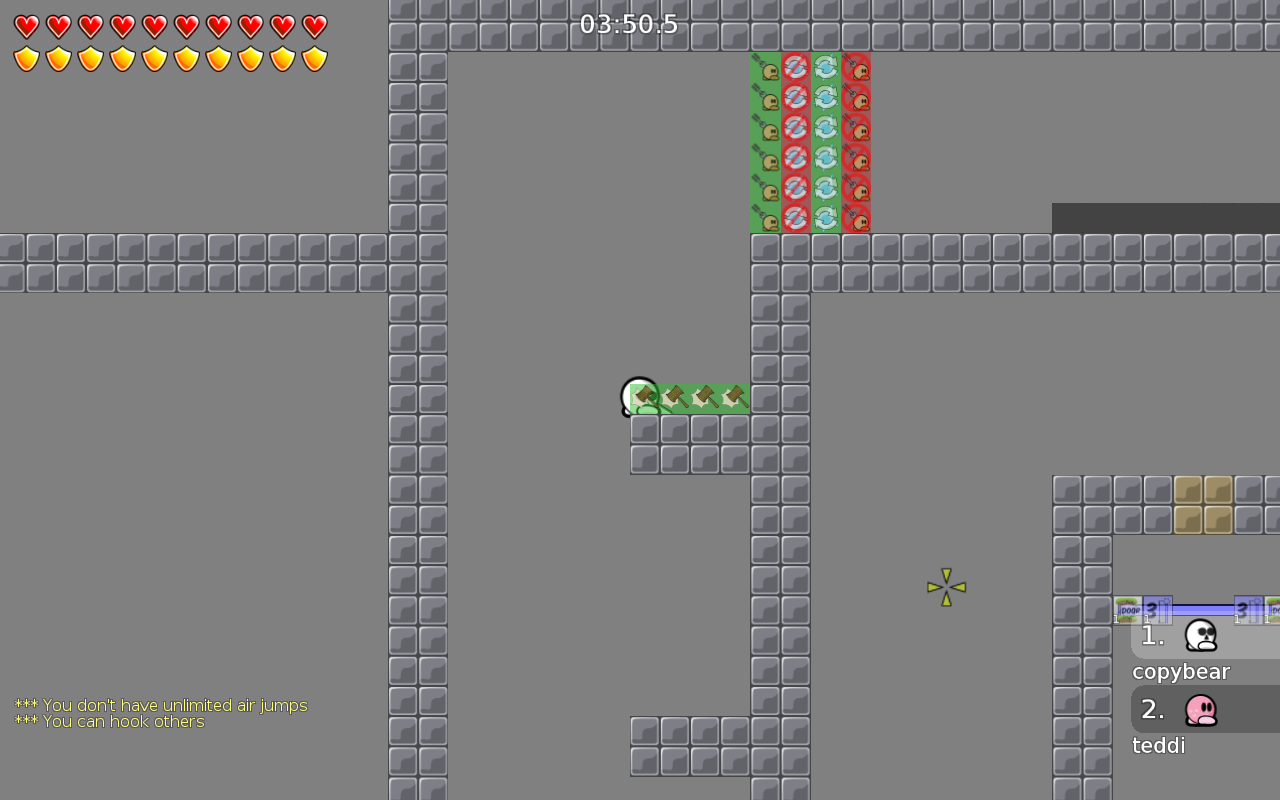
Task: Click the last yellow shield icon
Action: pos(315,58)
